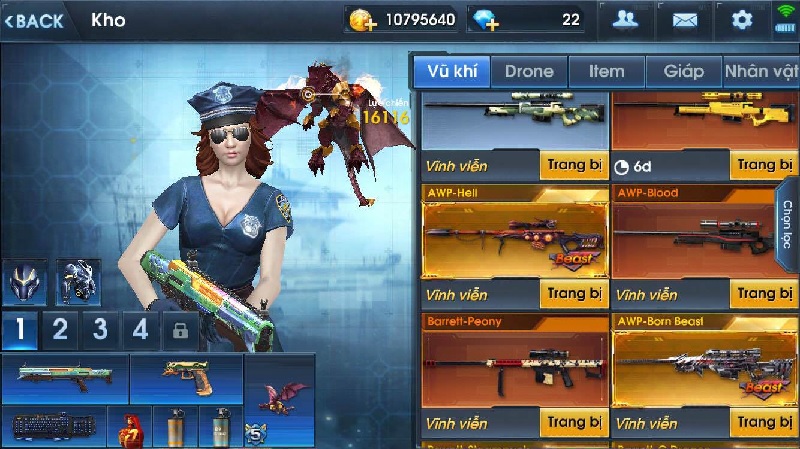The width and height of the screenshot is (800, 449).
Task: Equip AWP-Hell with Trang bị
Action: pos(573,294)
